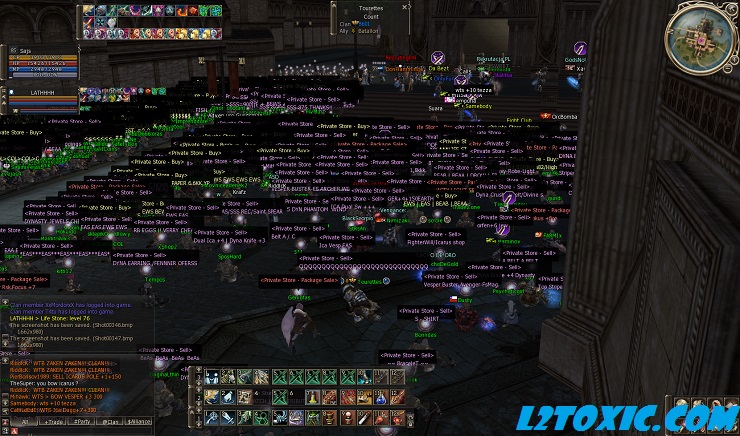Click the circular radar minimap
Screen dimensions: 740x436
(x=703, y=33)
